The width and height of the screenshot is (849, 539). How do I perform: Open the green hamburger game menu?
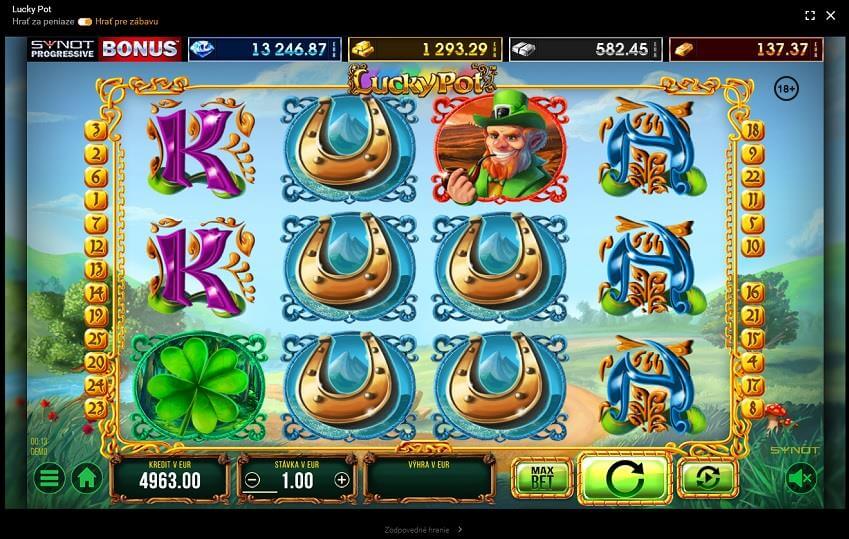[x=48, y=478]
